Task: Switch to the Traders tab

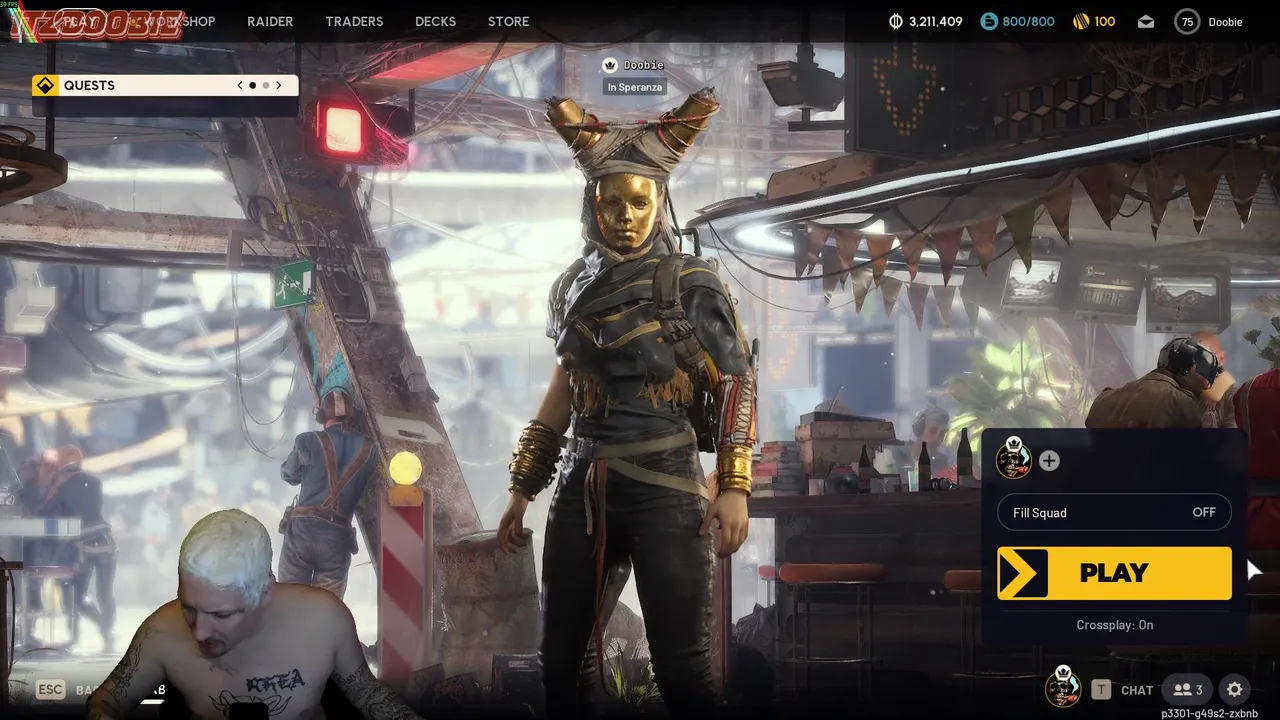Action: 354,21
